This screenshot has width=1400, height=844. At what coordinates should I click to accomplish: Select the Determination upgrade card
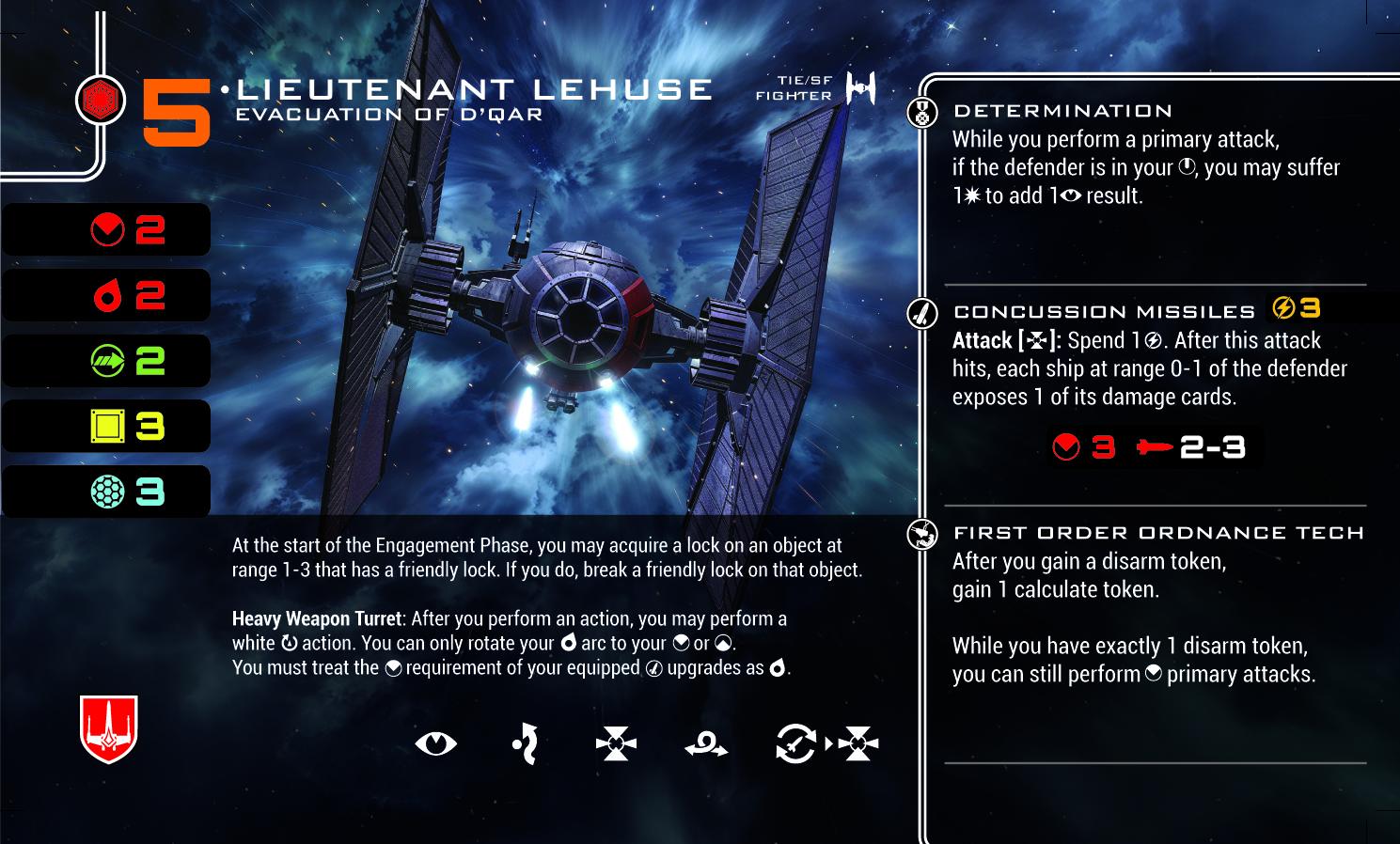(1062, 111)
